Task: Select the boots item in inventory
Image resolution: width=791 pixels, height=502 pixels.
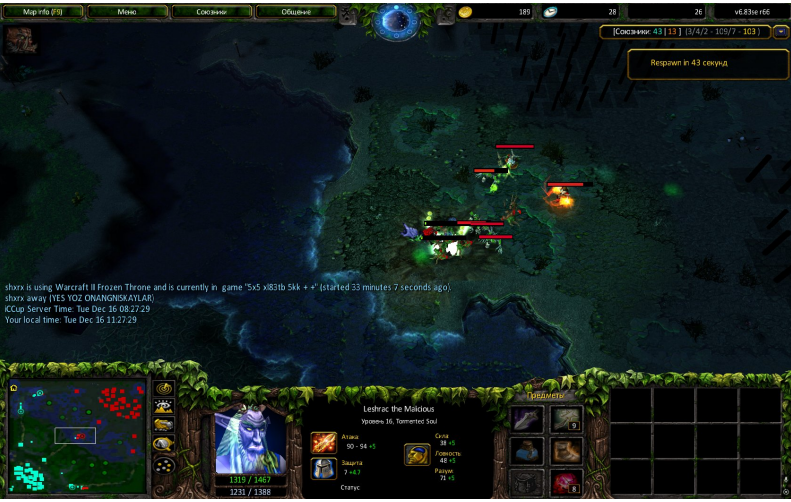Action: [x=566, y=451]
